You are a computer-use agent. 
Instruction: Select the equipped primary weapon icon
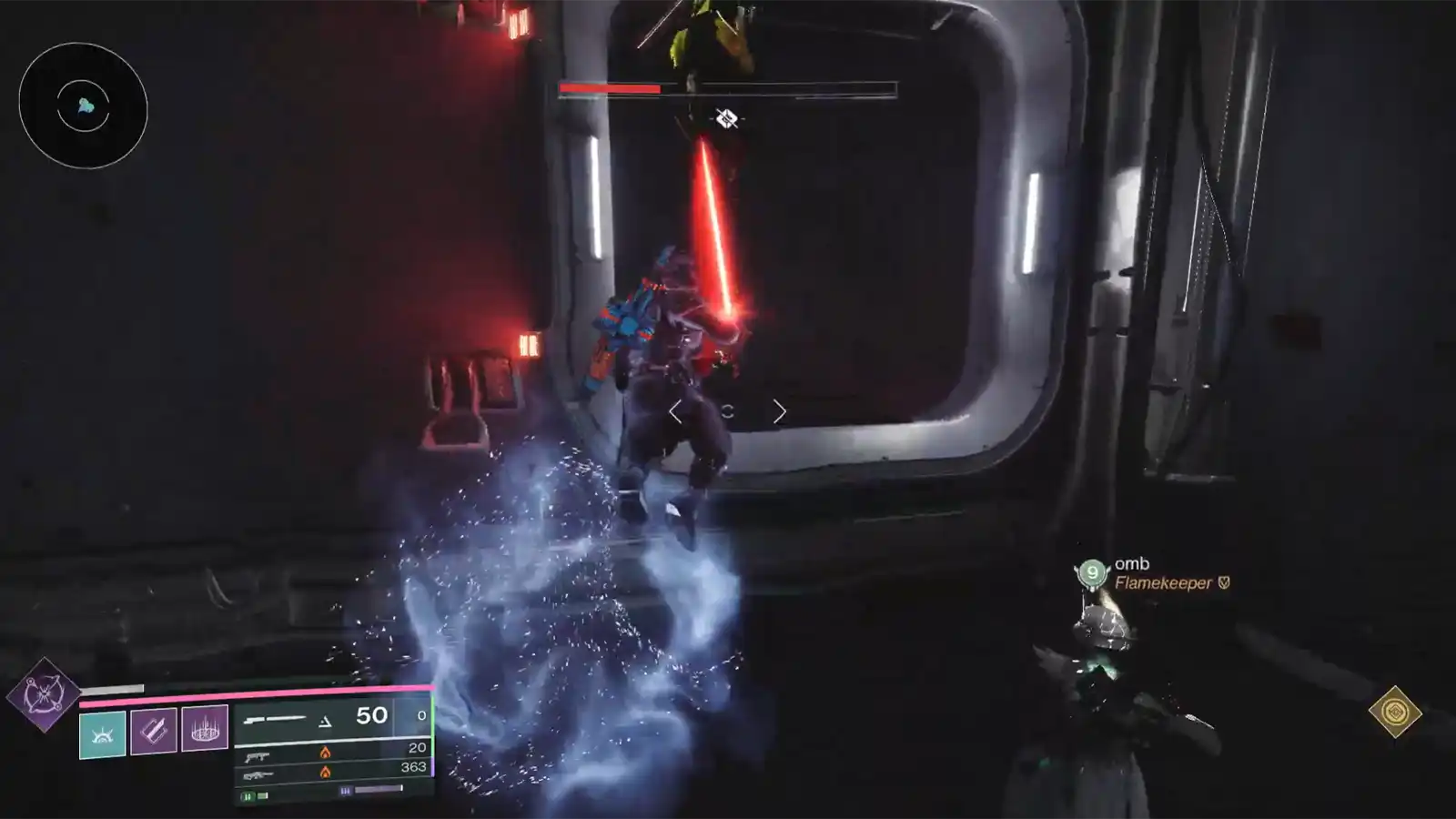click(275, 719)
